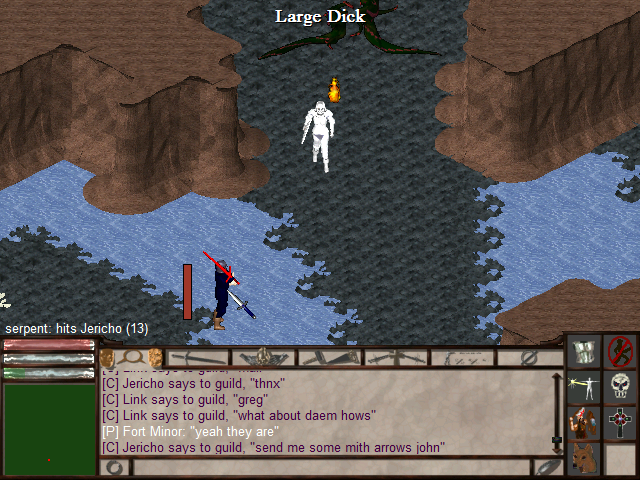Click the feather quill icon
640x480 pixels.
tap(548, 466)
